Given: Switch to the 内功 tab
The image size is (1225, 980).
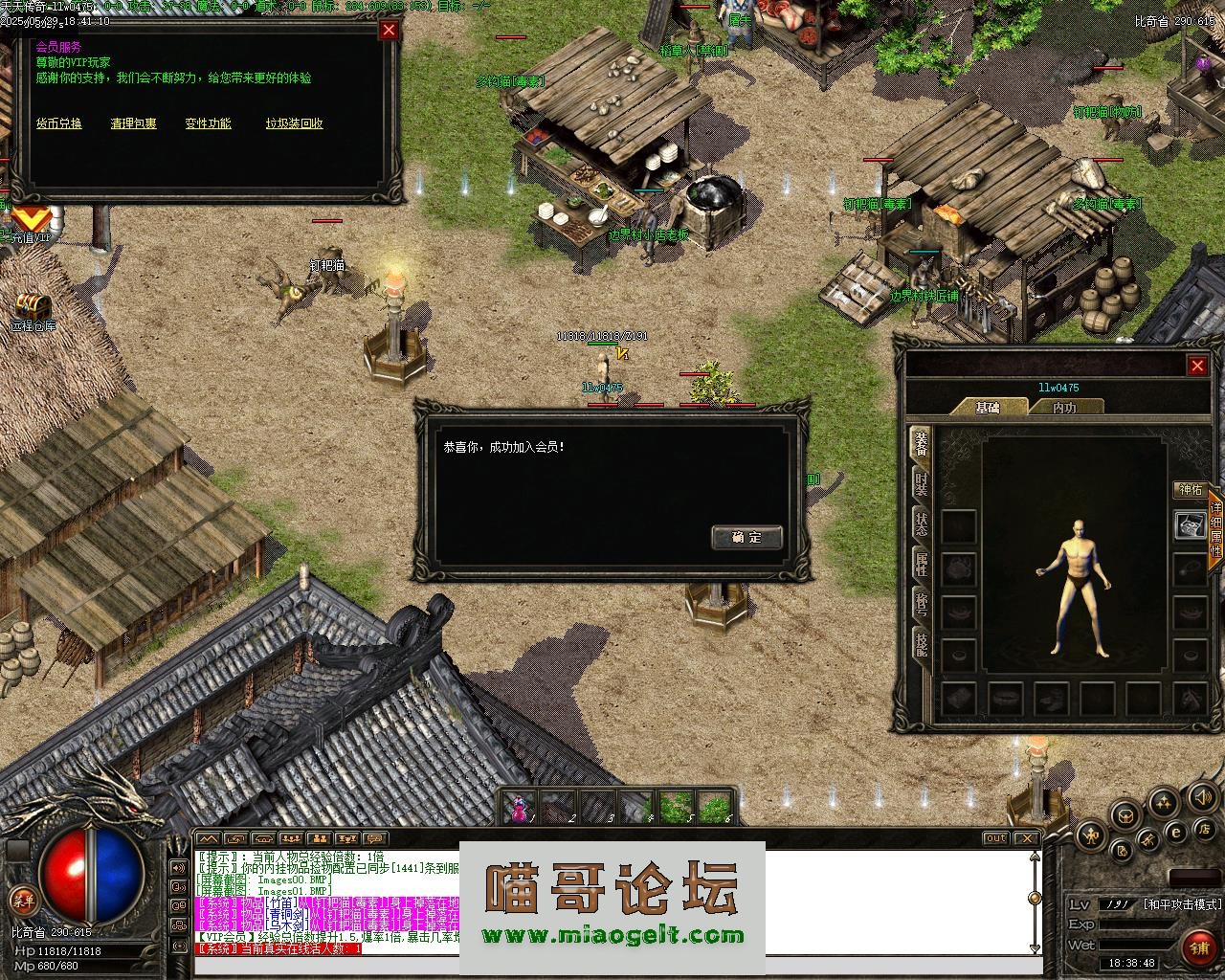Looking at the screenshot, I should click(1064, 408).
